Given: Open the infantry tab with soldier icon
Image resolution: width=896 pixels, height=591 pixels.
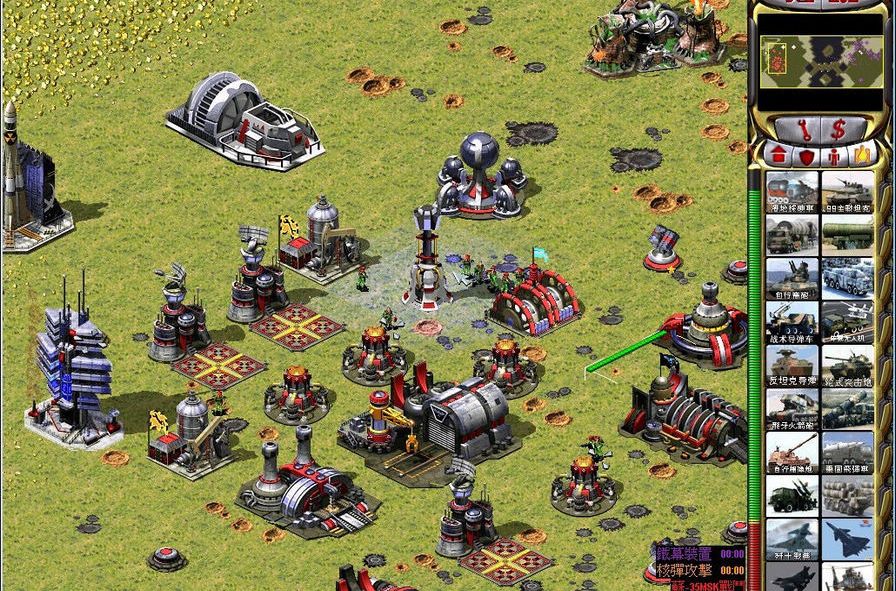Looking at the screenshot, I should point(834,155).
